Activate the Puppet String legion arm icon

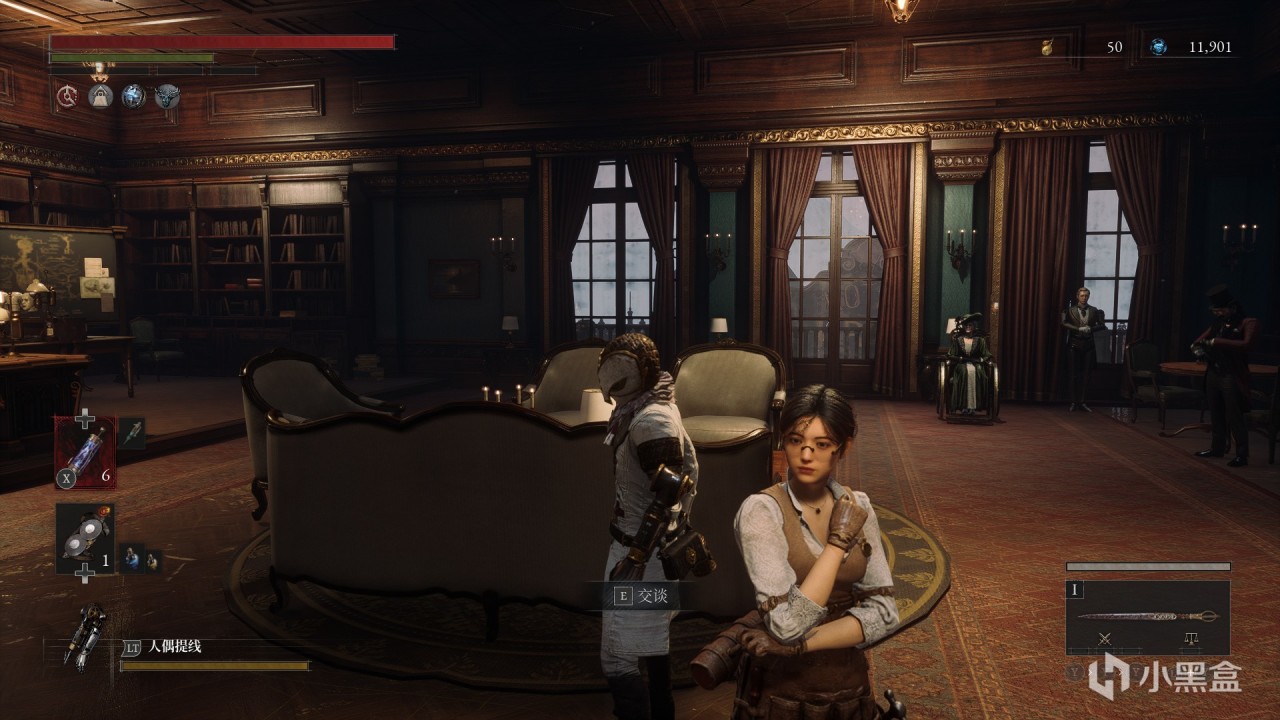click(85, 634)
